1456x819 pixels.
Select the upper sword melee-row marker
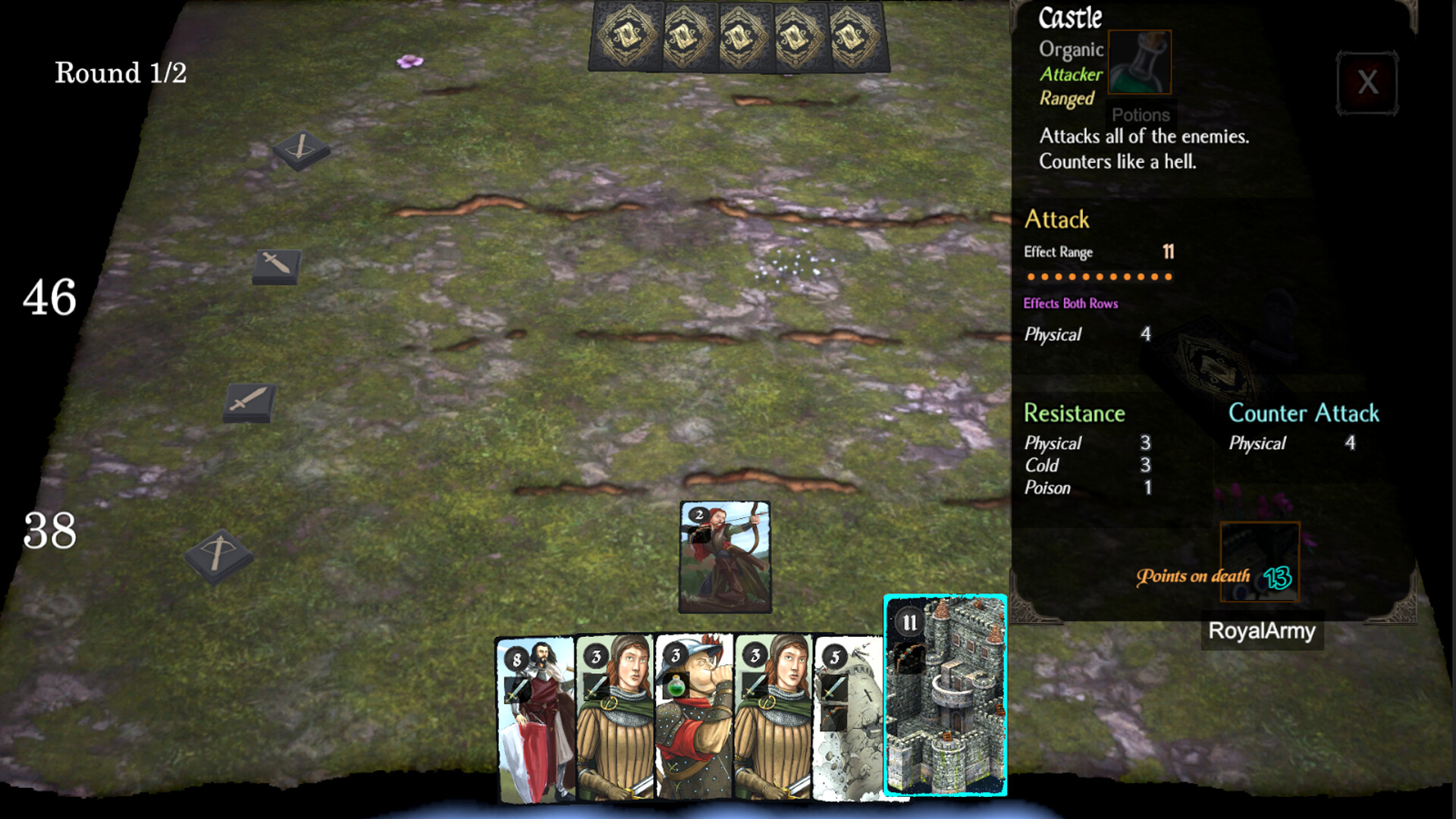[275, 265]
